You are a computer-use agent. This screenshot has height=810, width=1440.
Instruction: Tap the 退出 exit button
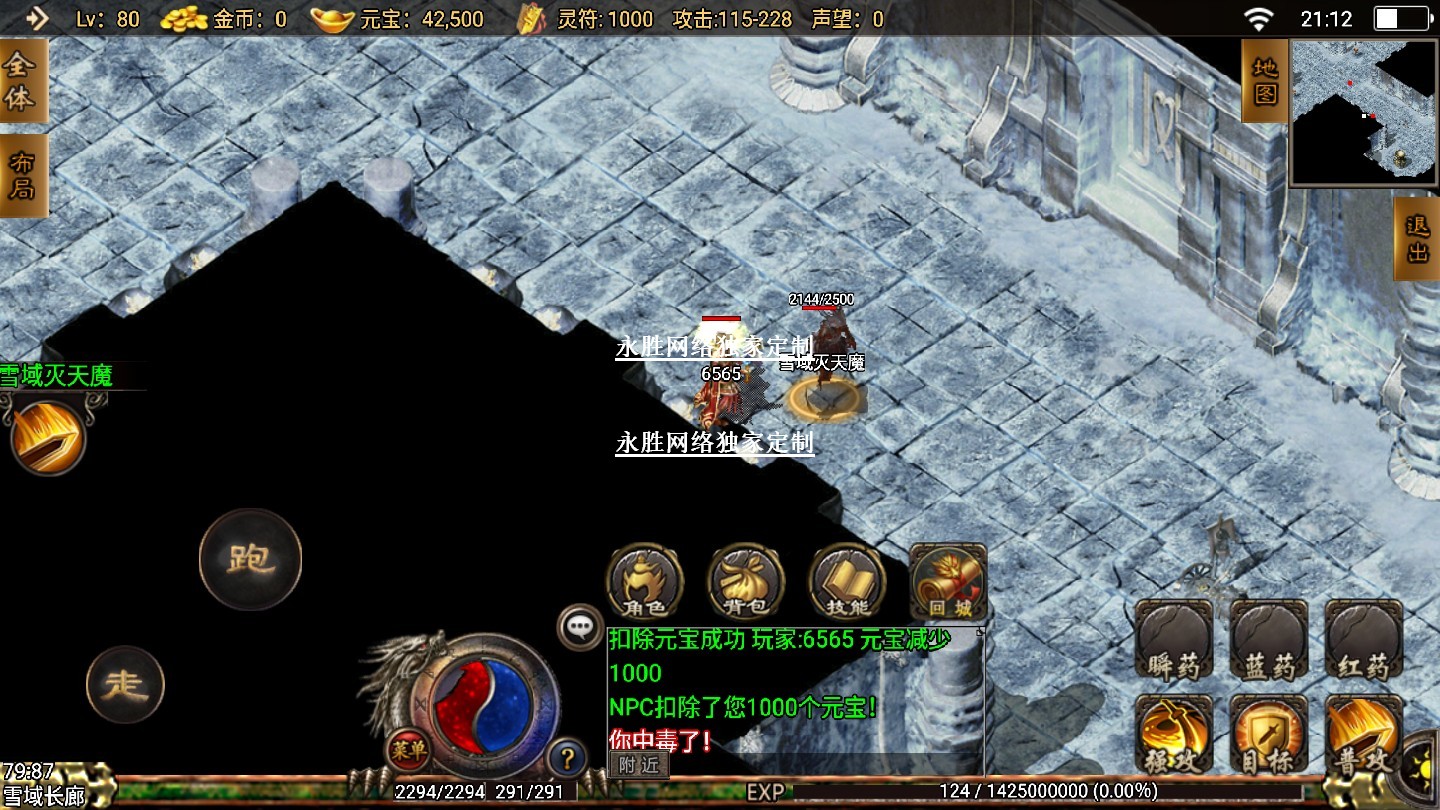[x=1417, y=238]
